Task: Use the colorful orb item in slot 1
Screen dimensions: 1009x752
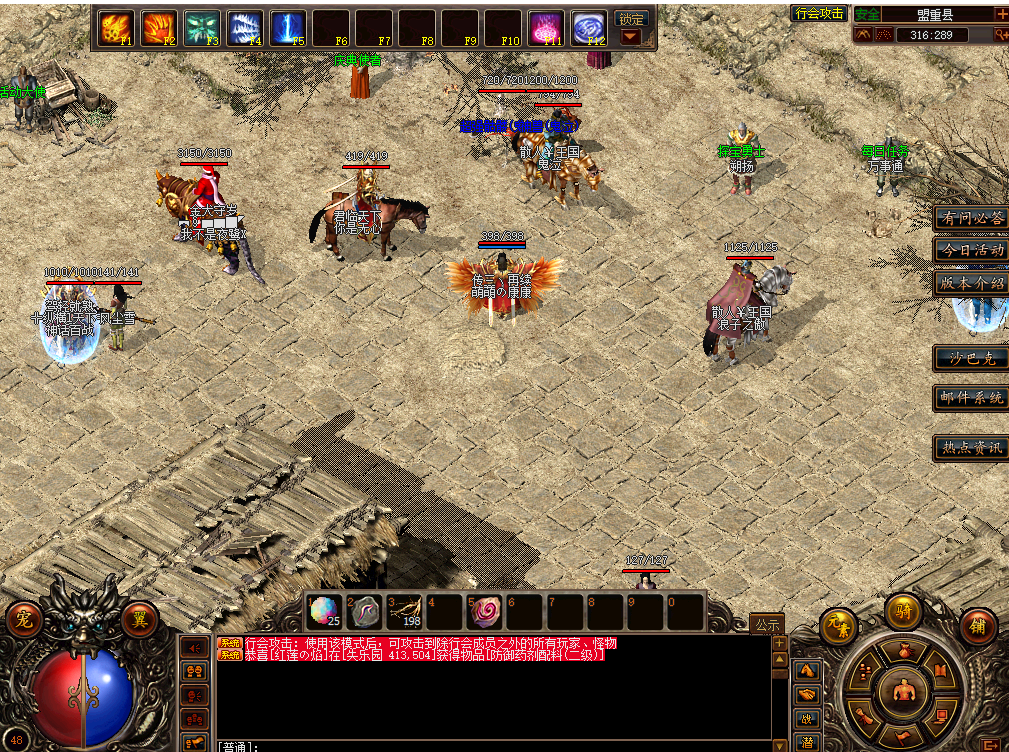Action: (x=323, y=610)
